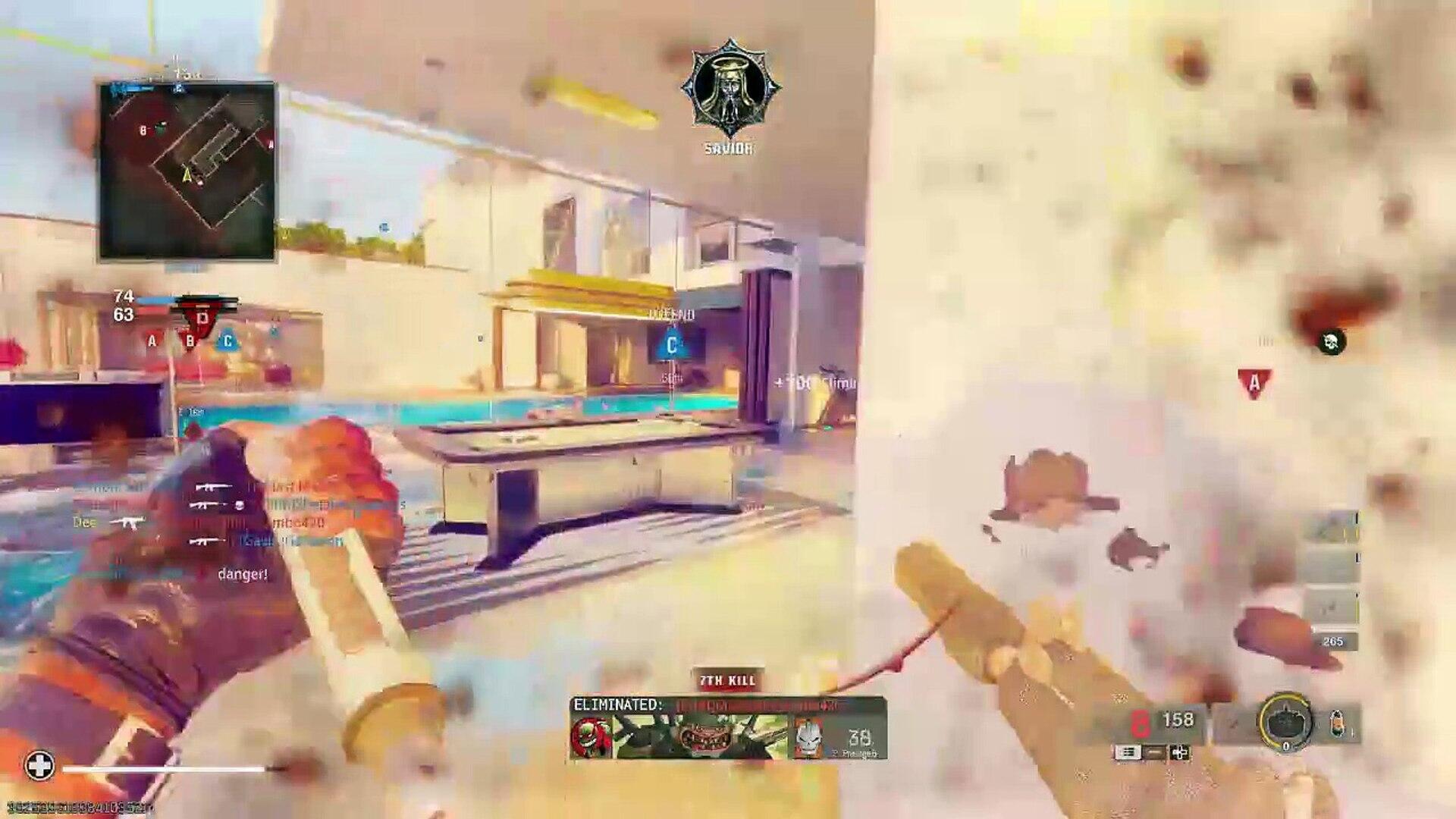Click the white skull death marker
The height and width of the screenshot is (819, 1456).
coord(1331,342)
